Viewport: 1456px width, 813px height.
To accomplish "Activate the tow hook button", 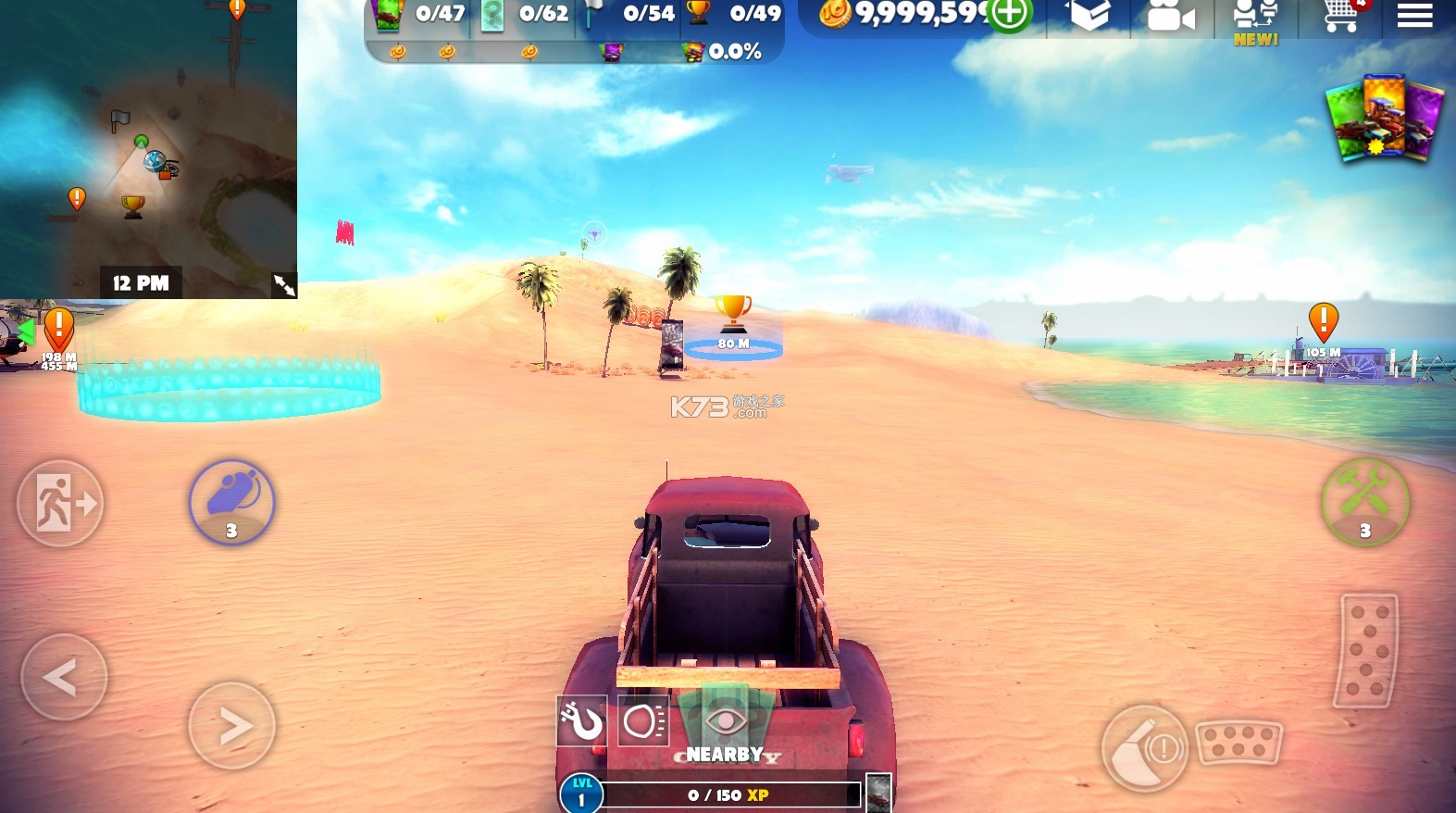I will pyautogui.click(x=581, y=720).
